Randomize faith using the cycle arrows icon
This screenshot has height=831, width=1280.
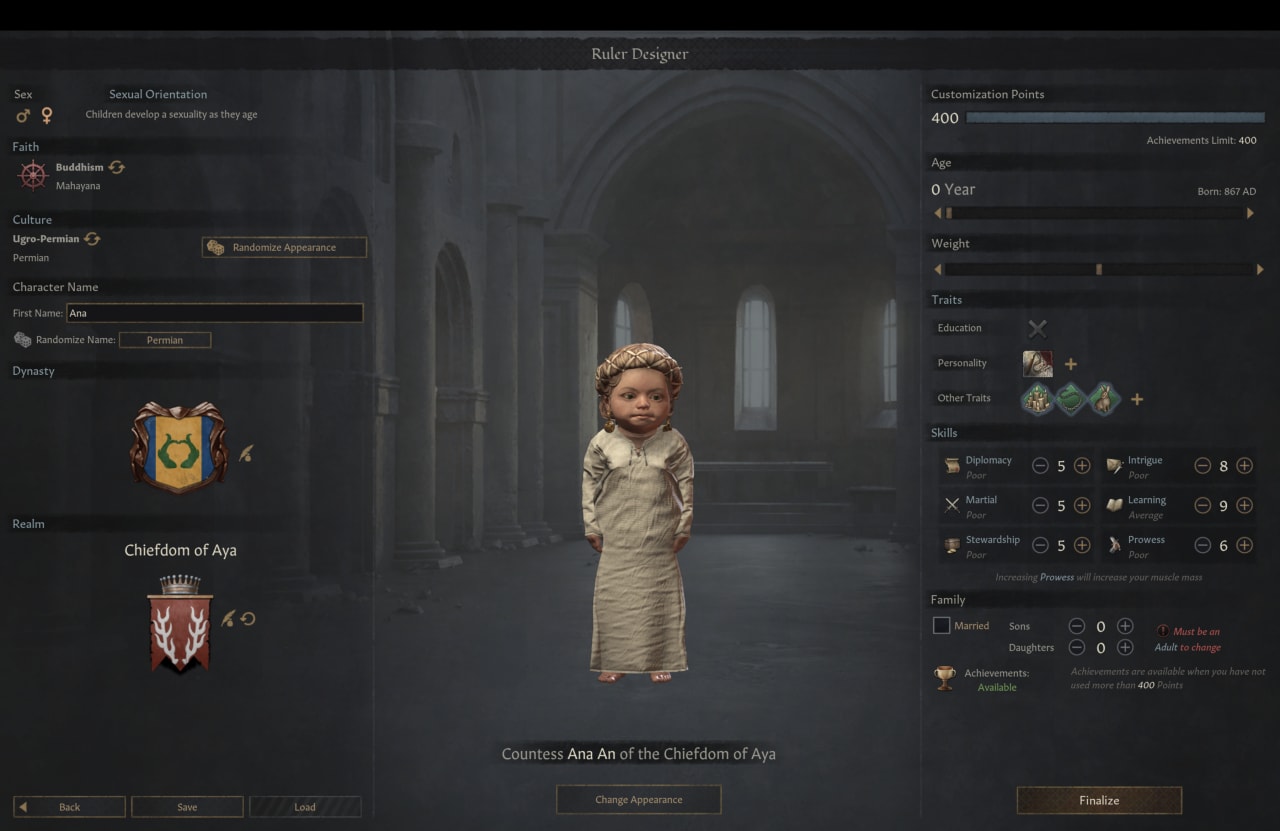tap(117, 167)
